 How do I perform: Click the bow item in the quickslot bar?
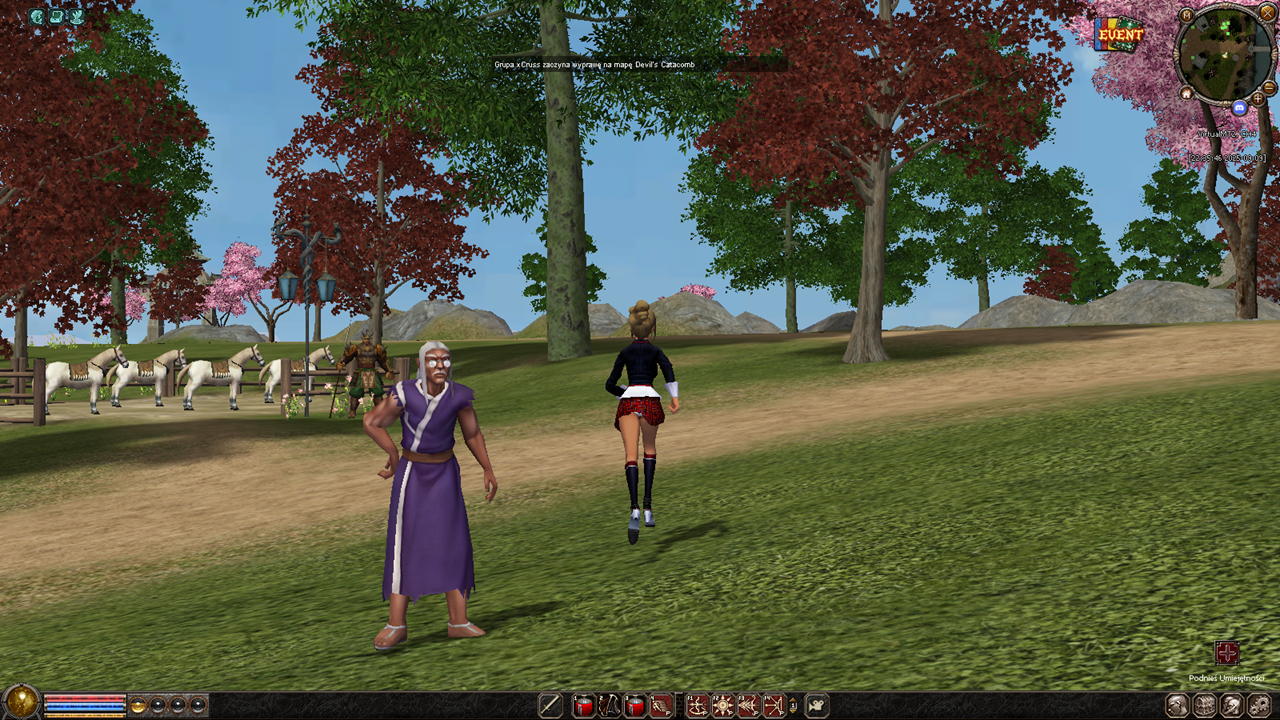pyautogui.click(x=608, y=706)
